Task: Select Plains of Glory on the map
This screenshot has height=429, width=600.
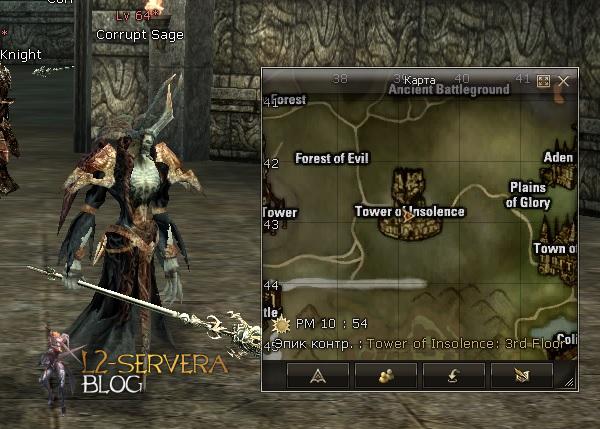Action: 528,194
